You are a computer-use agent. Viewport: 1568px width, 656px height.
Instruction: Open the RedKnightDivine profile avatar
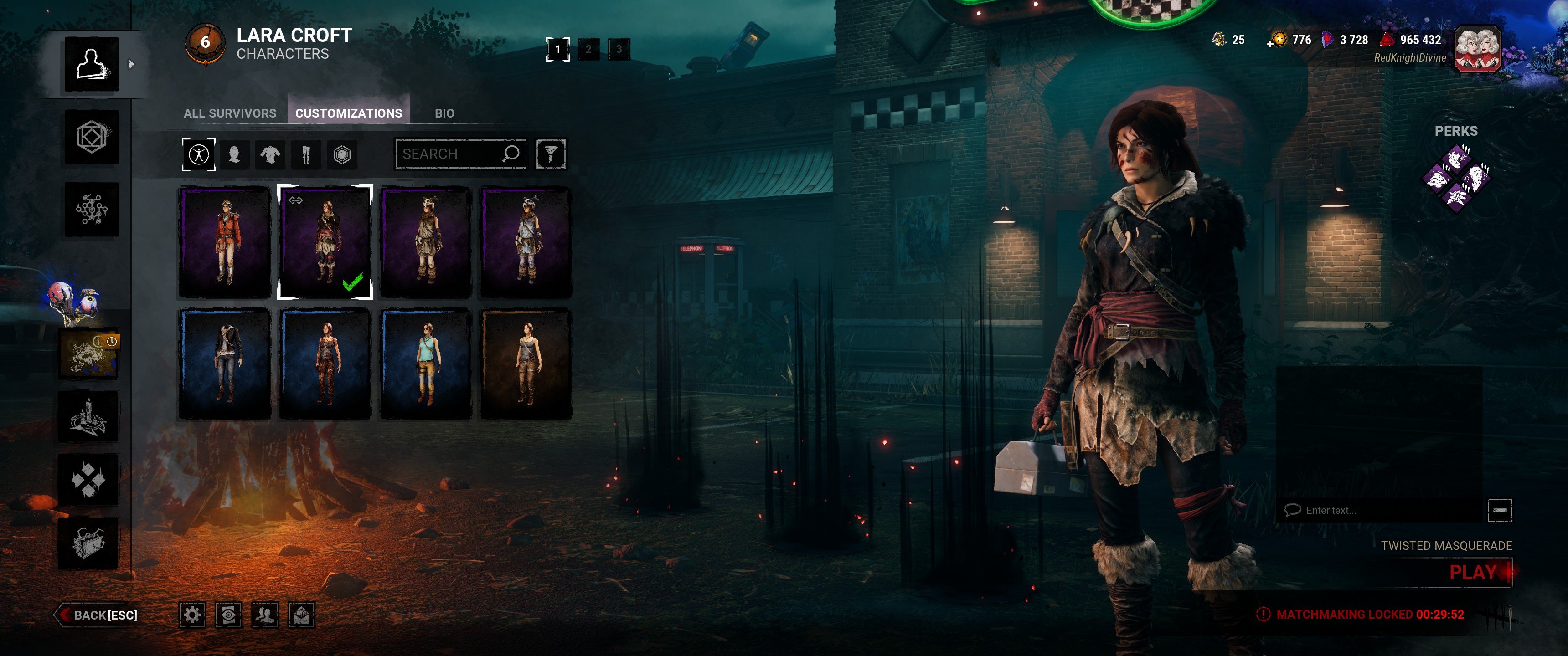coord(1477,49)
